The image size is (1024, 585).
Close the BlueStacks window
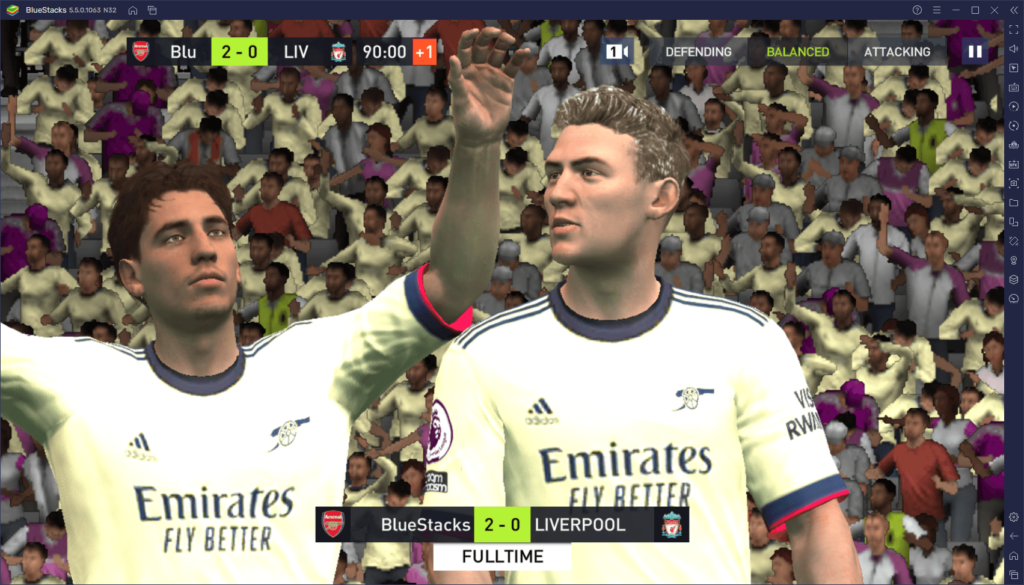[x=995, y=9]
